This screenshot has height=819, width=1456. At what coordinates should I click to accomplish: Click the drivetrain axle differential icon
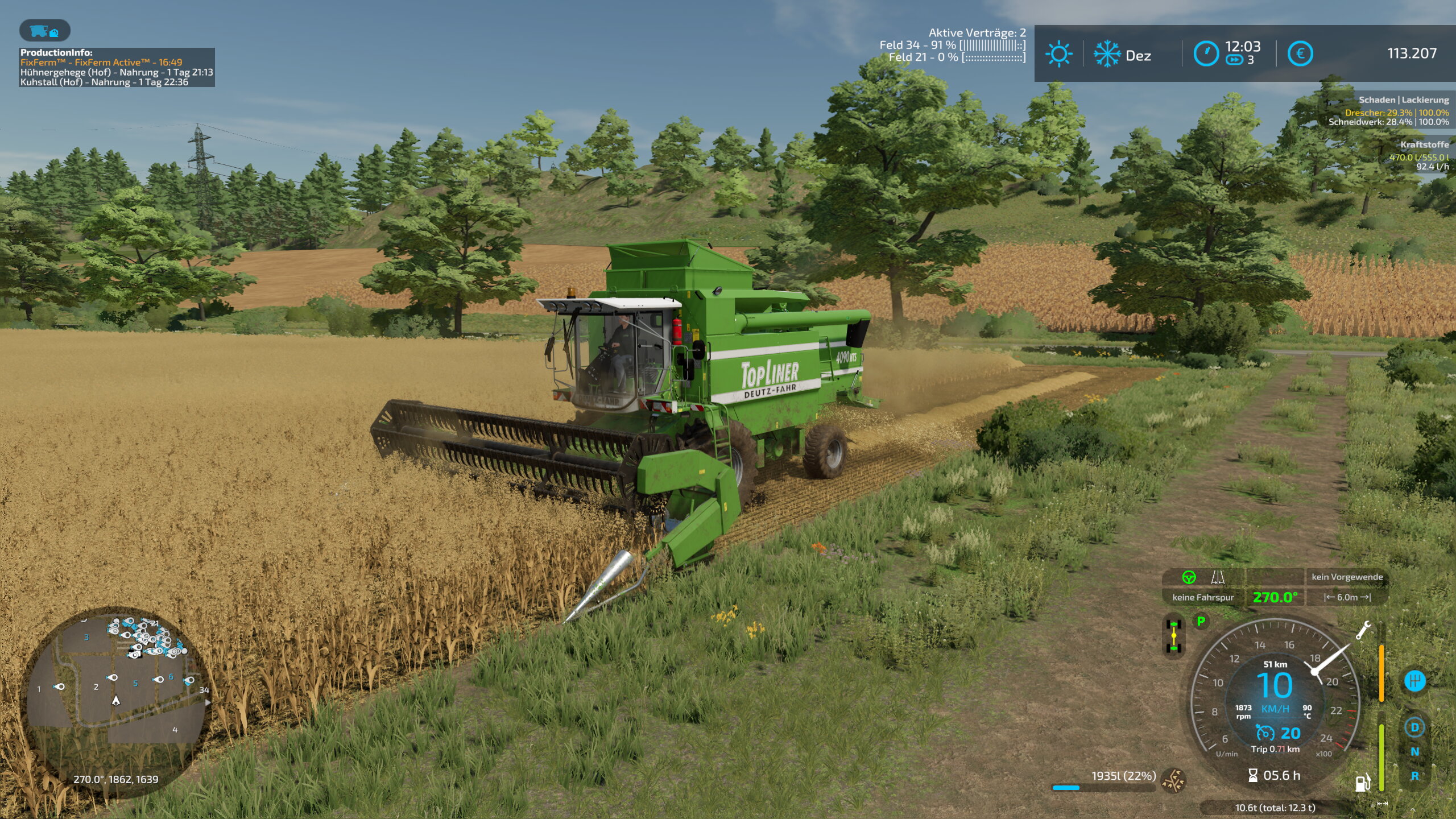point(1173,636)
